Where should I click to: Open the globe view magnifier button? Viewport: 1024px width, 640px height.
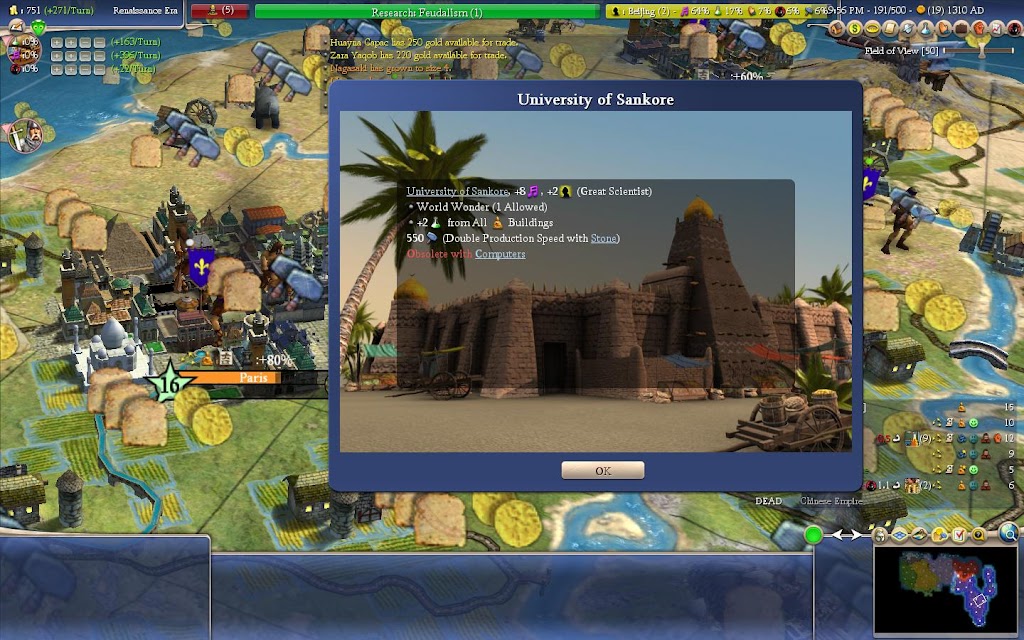[1009, 535]
